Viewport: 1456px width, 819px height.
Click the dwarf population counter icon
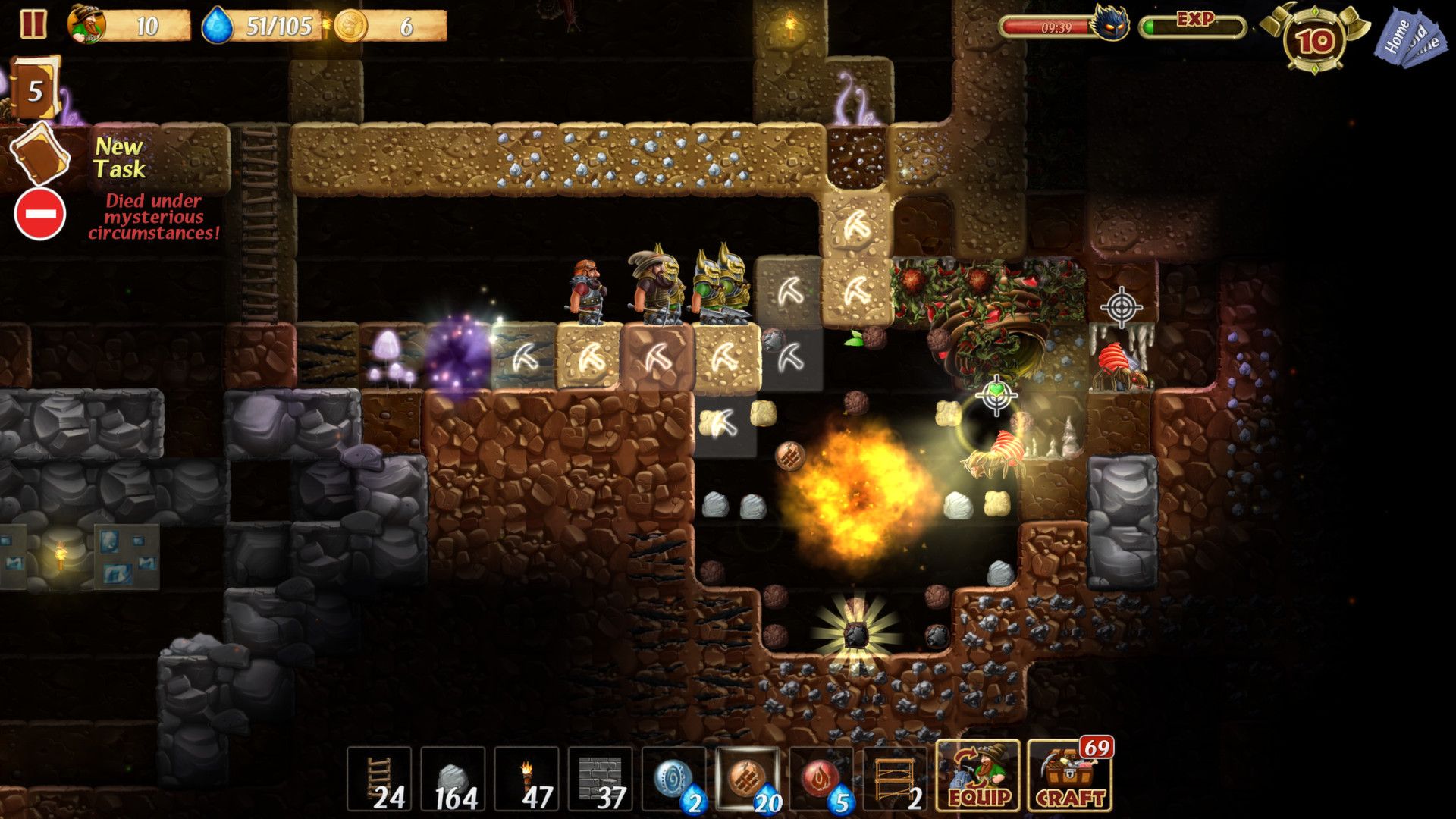87,25
